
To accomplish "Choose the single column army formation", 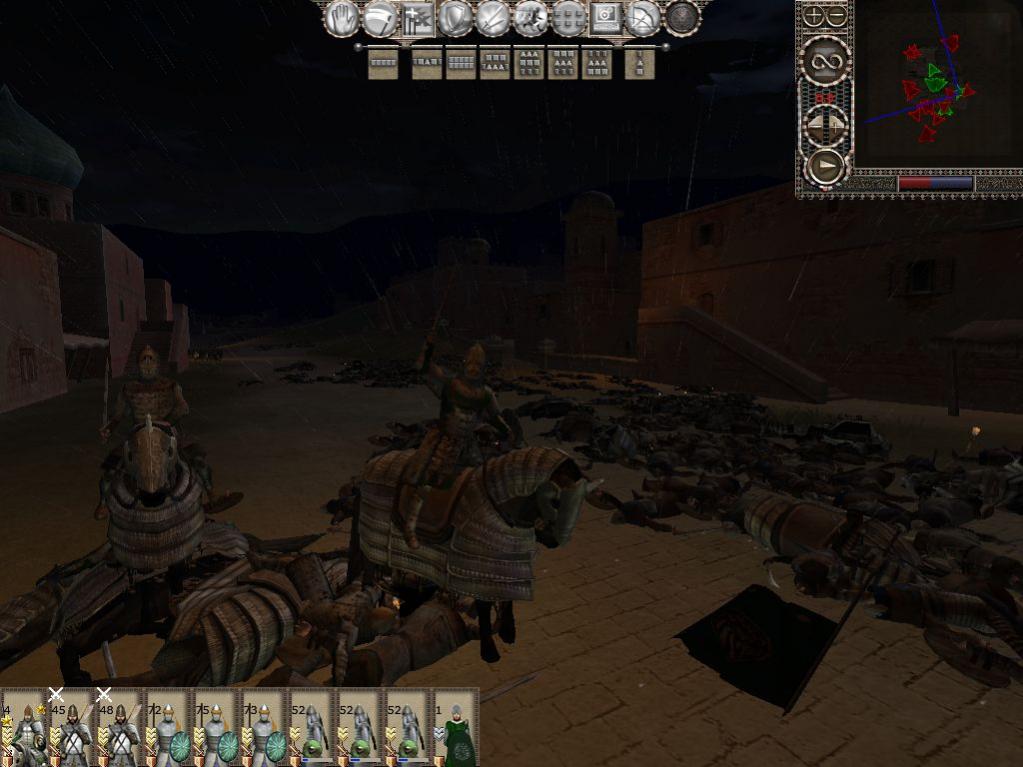I will 639,63.
